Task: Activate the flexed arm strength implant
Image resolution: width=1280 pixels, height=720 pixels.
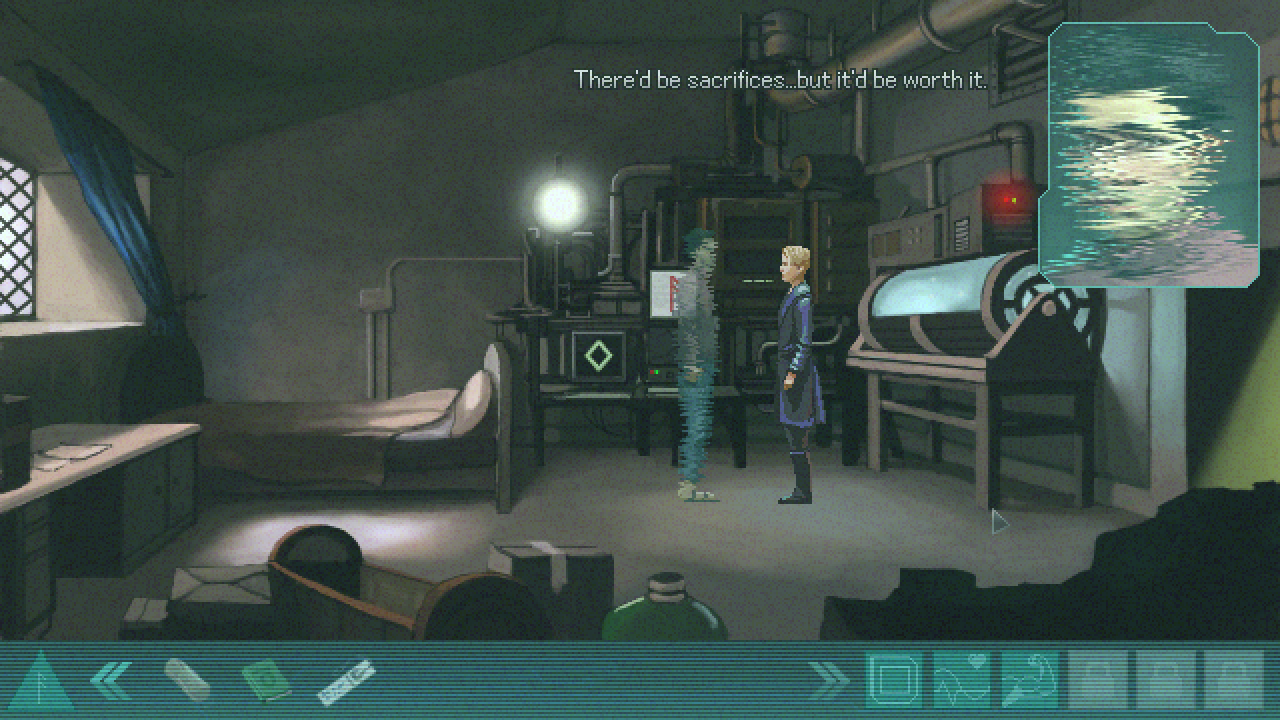Action: point(1029,680)
